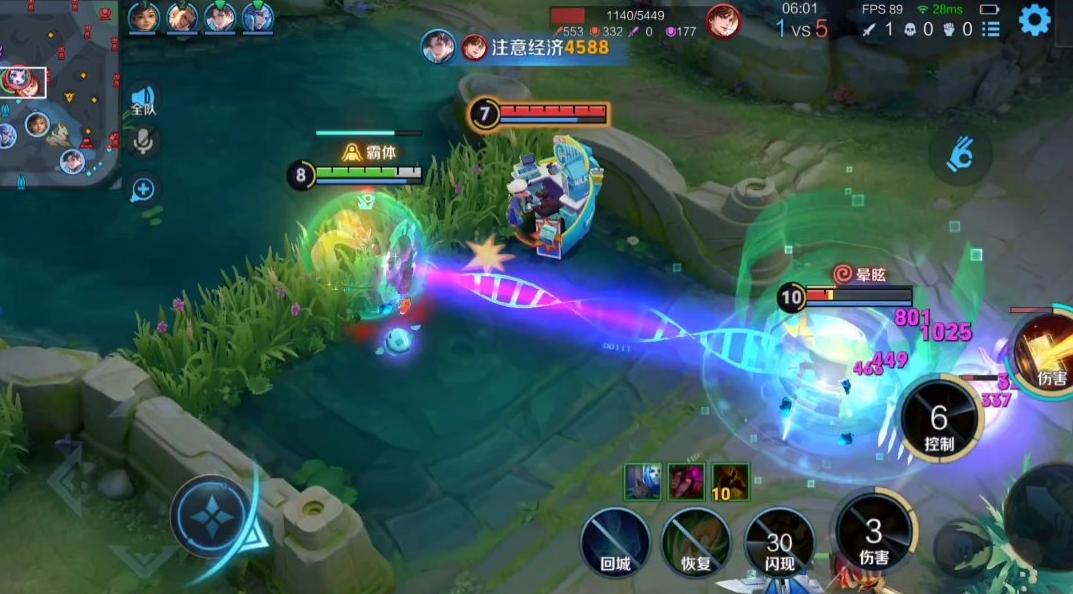The image size is (1073, 594).
Task: Select the blue-haired figure status icon
Action: [642, 482]
